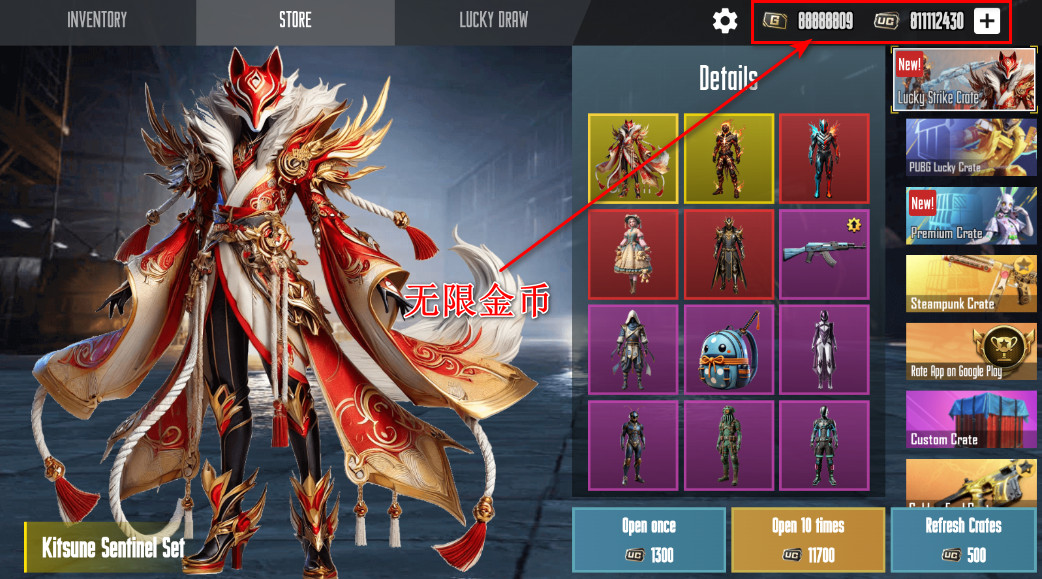Image resolution: width=1042 pixels, height=579 pixels.
Task: Open the Lucky Draw tab
Action: click(x=493, y=20)
